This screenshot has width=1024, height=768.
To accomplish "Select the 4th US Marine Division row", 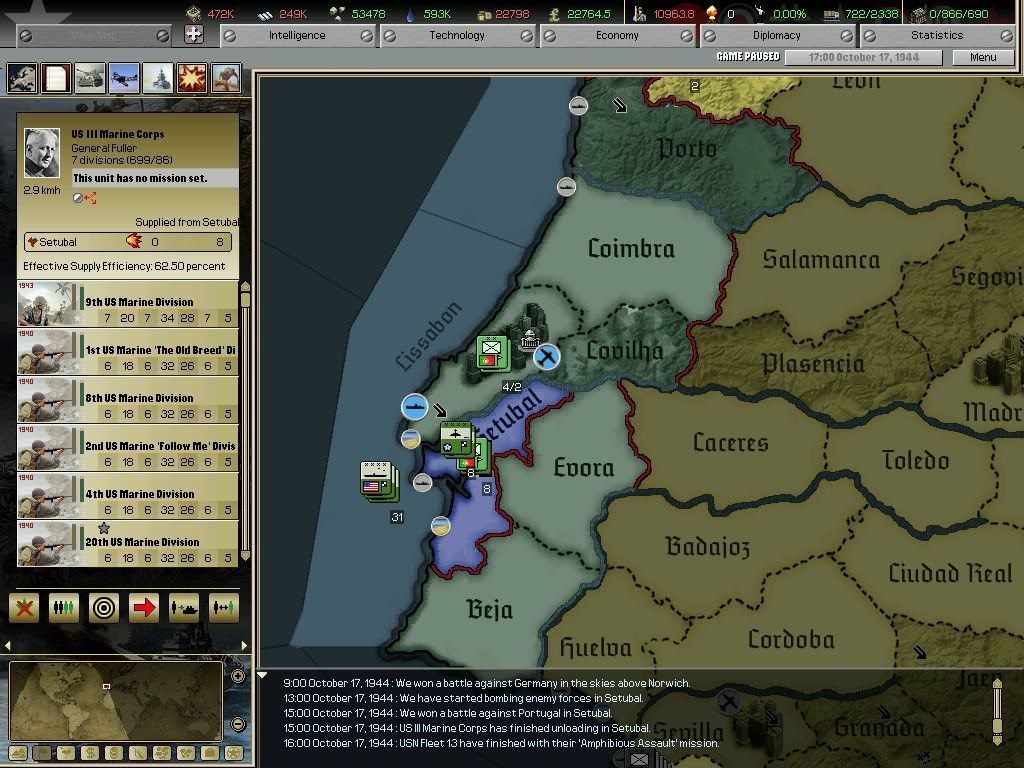I will [x=128, y=497].
